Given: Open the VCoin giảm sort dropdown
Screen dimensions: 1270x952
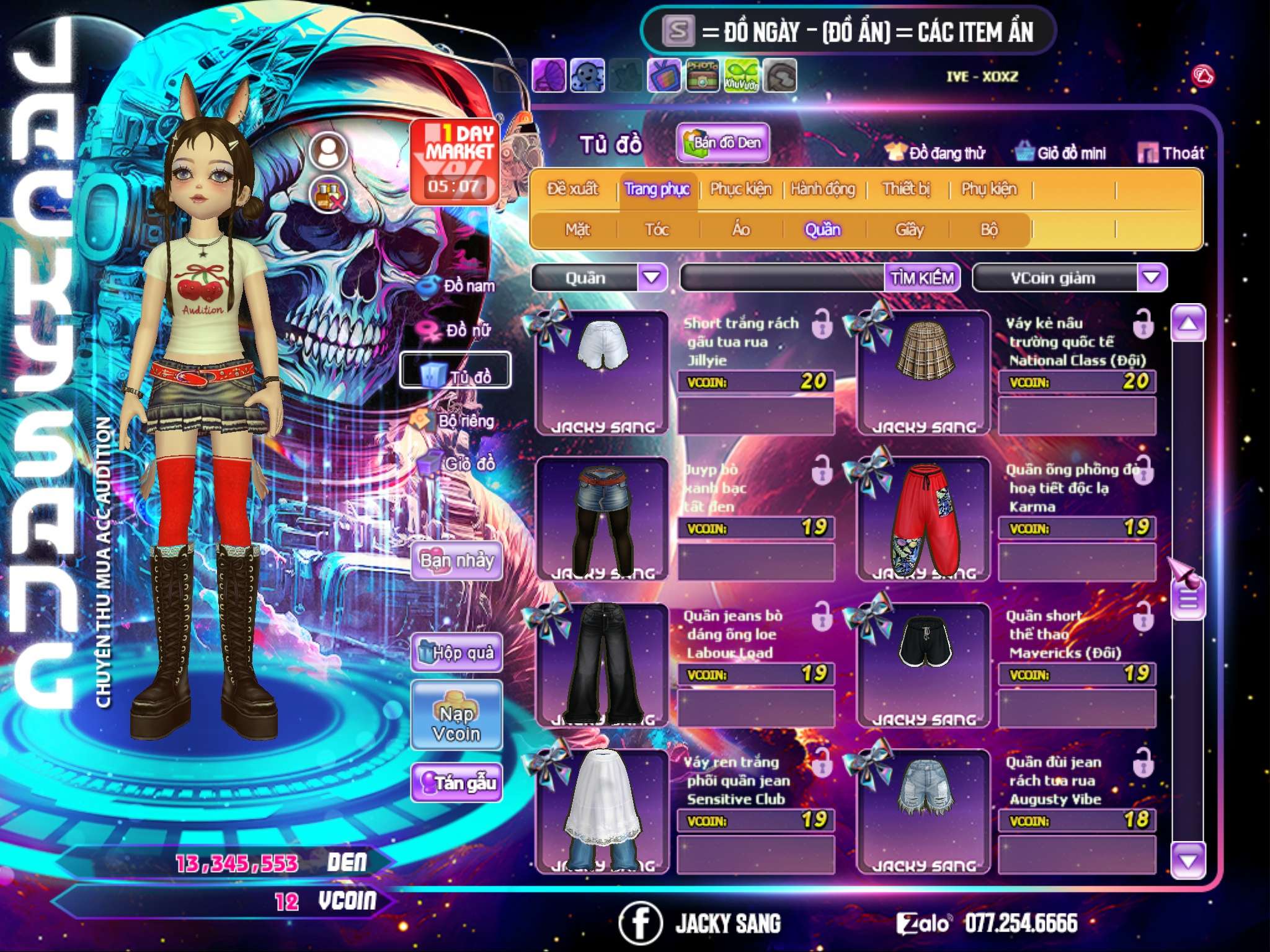Looking at the screenshot, I should [1152, 278].
